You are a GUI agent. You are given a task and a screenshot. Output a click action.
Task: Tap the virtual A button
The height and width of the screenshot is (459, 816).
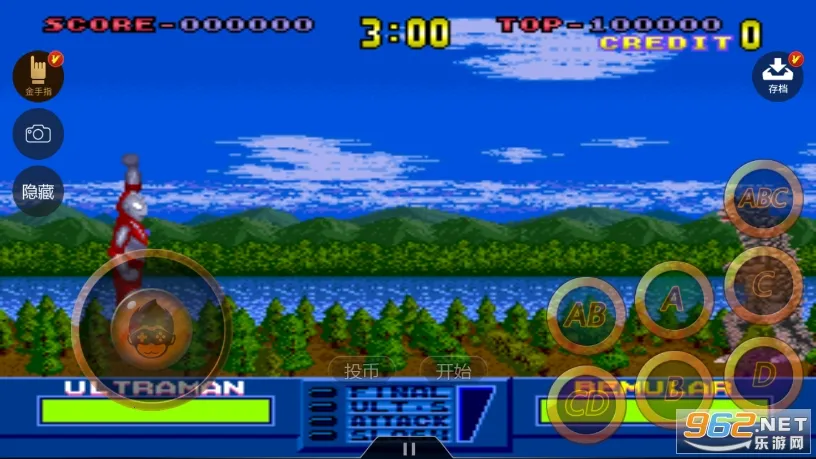pos(674,298)
